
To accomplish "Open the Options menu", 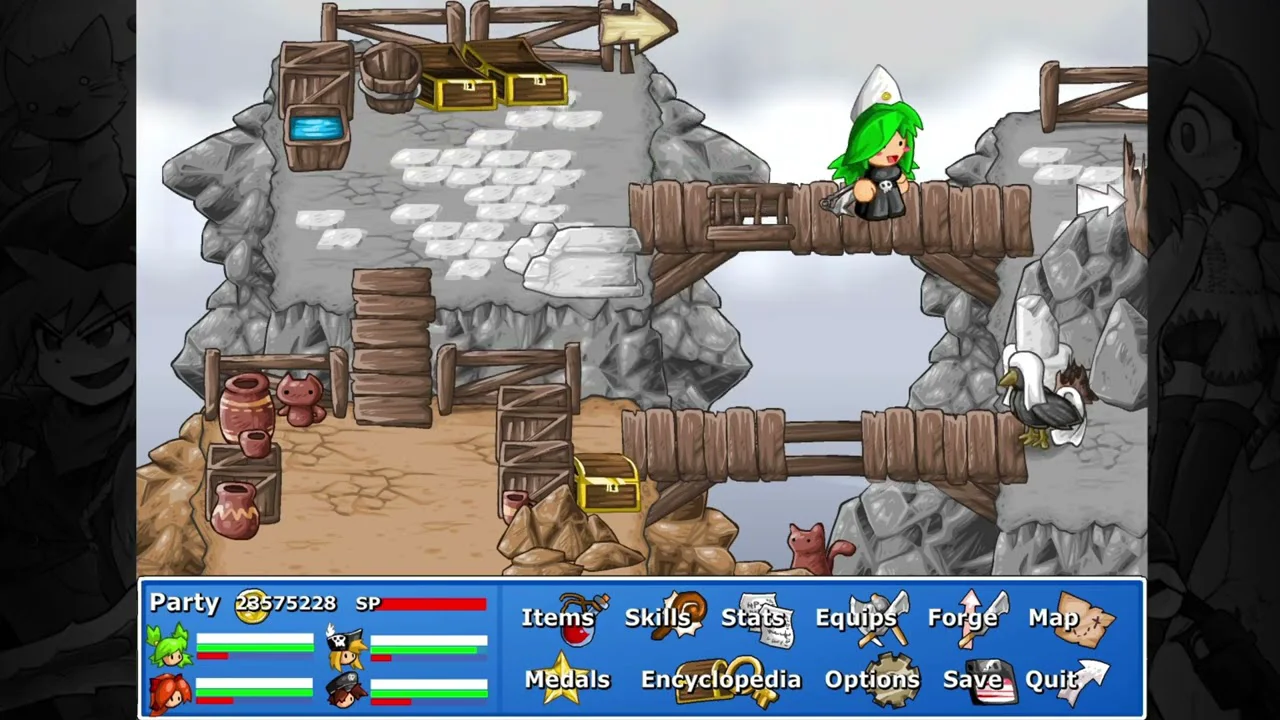I will [x=872, y=680].
